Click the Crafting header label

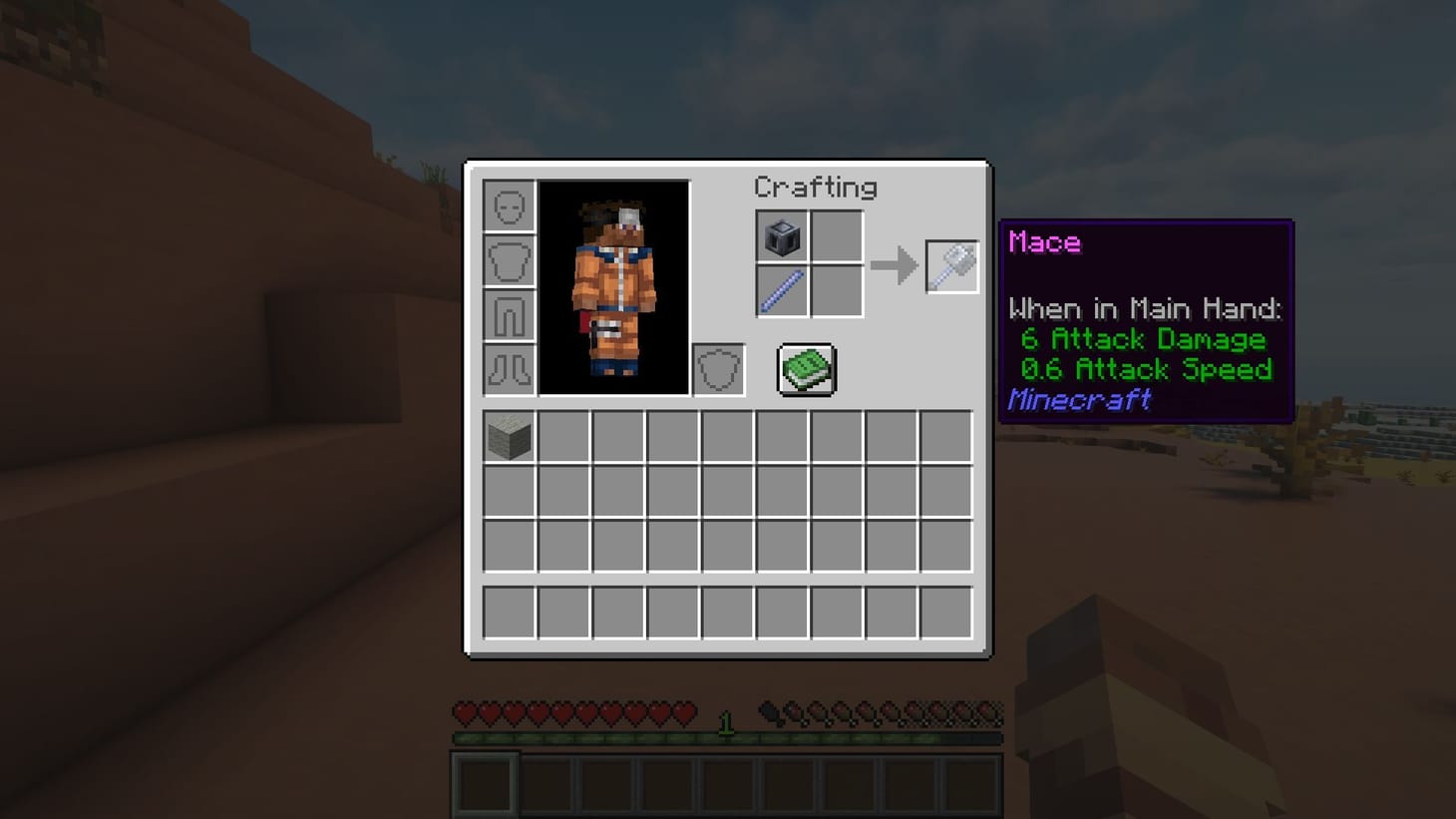coord(816,188)
